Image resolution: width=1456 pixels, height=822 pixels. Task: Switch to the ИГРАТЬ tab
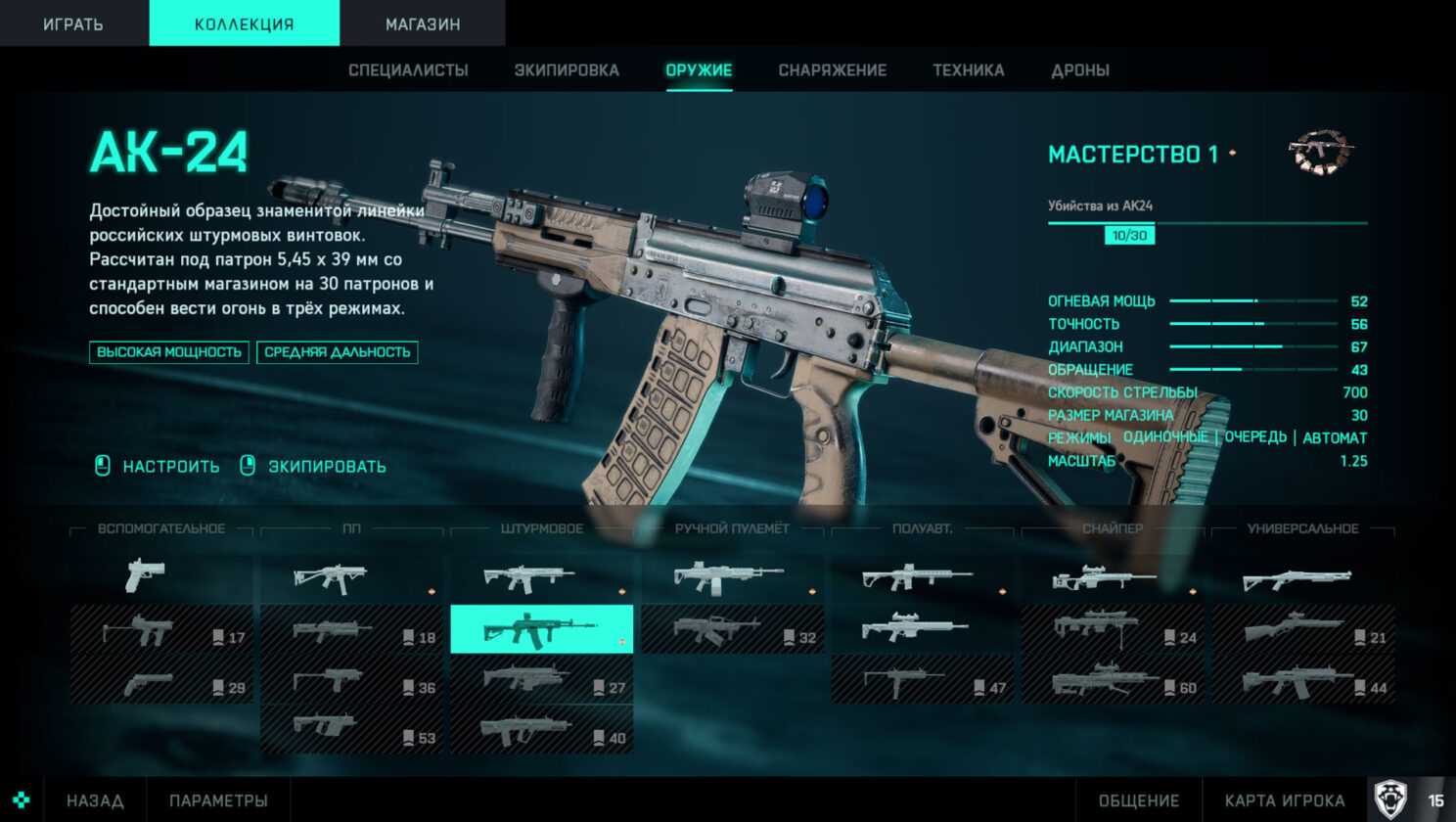pyautogui.click(x=73, y=23)
